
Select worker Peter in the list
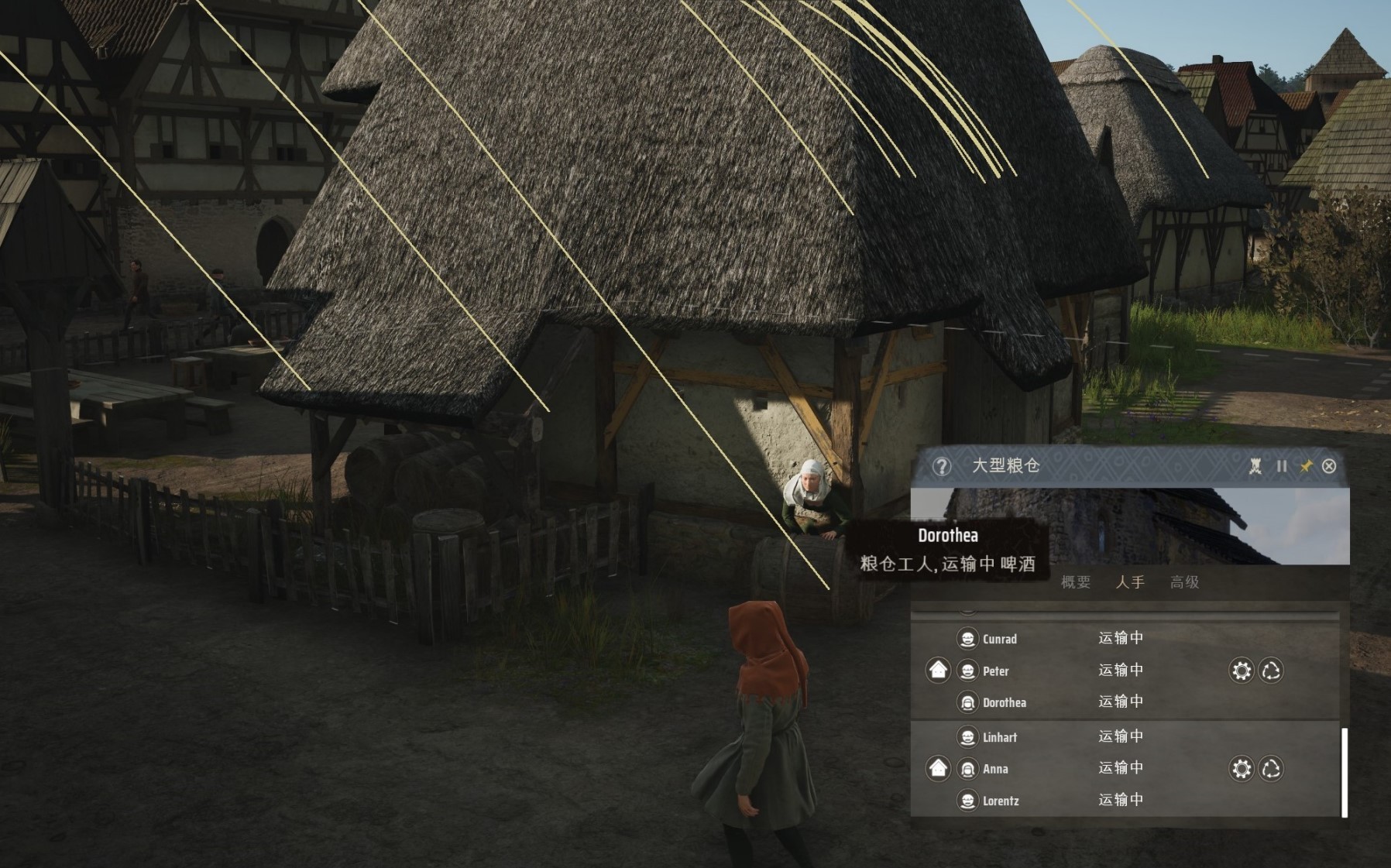(995, 671)
